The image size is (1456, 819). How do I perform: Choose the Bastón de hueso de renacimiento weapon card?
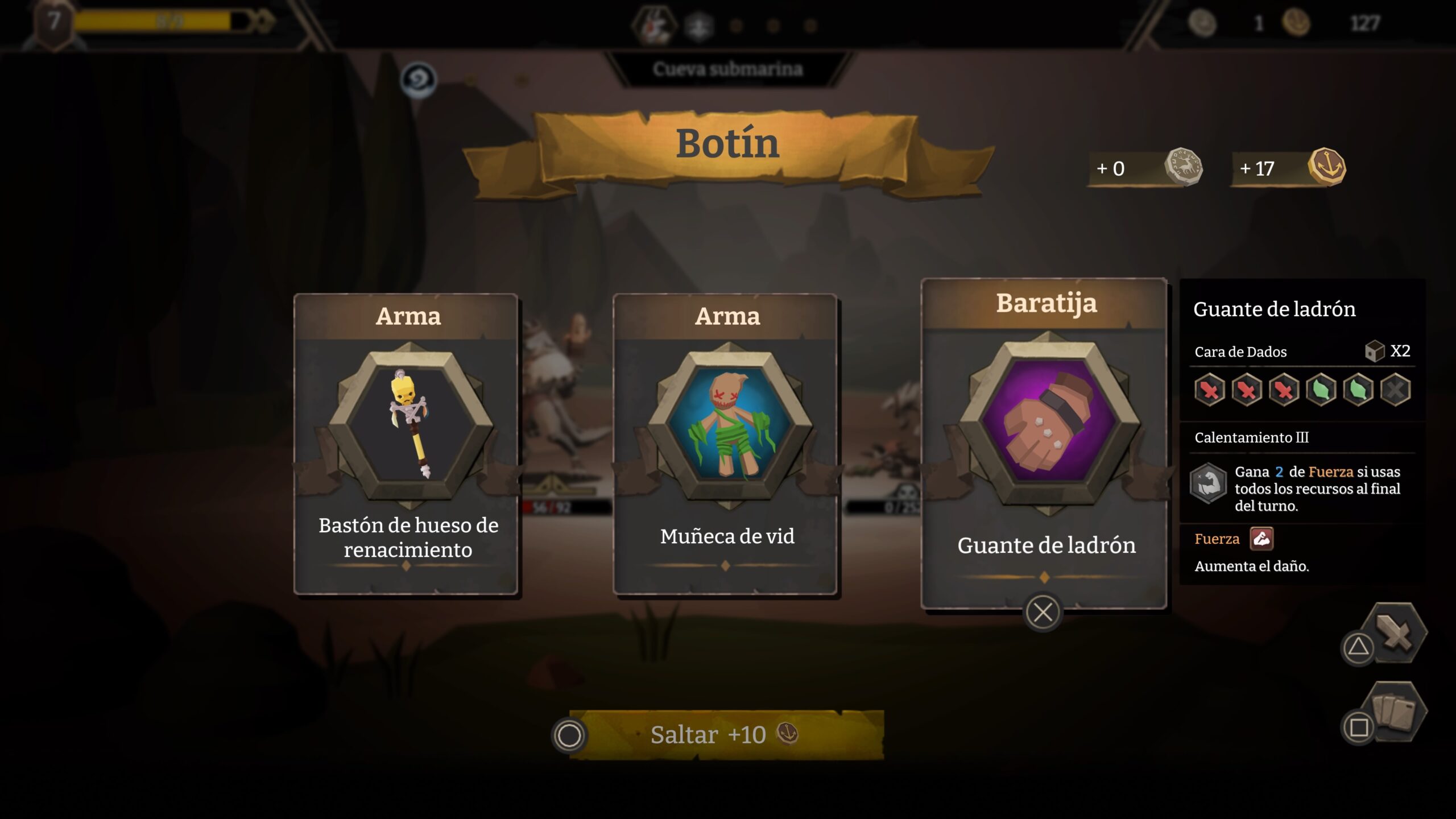click(406, 444)
